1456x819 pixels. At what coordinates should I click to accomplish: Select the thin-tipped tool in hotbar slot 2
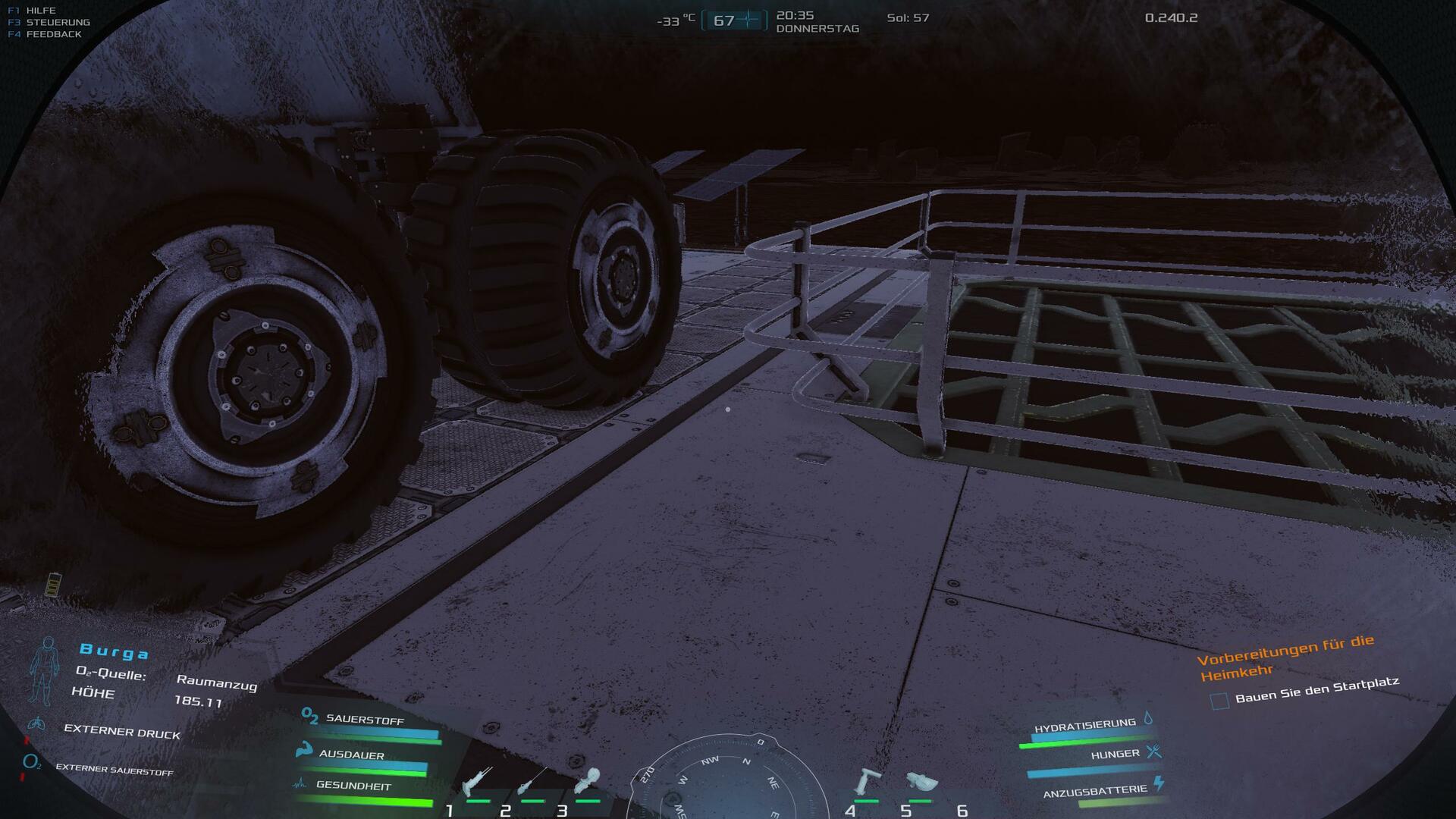pos(532,781)
